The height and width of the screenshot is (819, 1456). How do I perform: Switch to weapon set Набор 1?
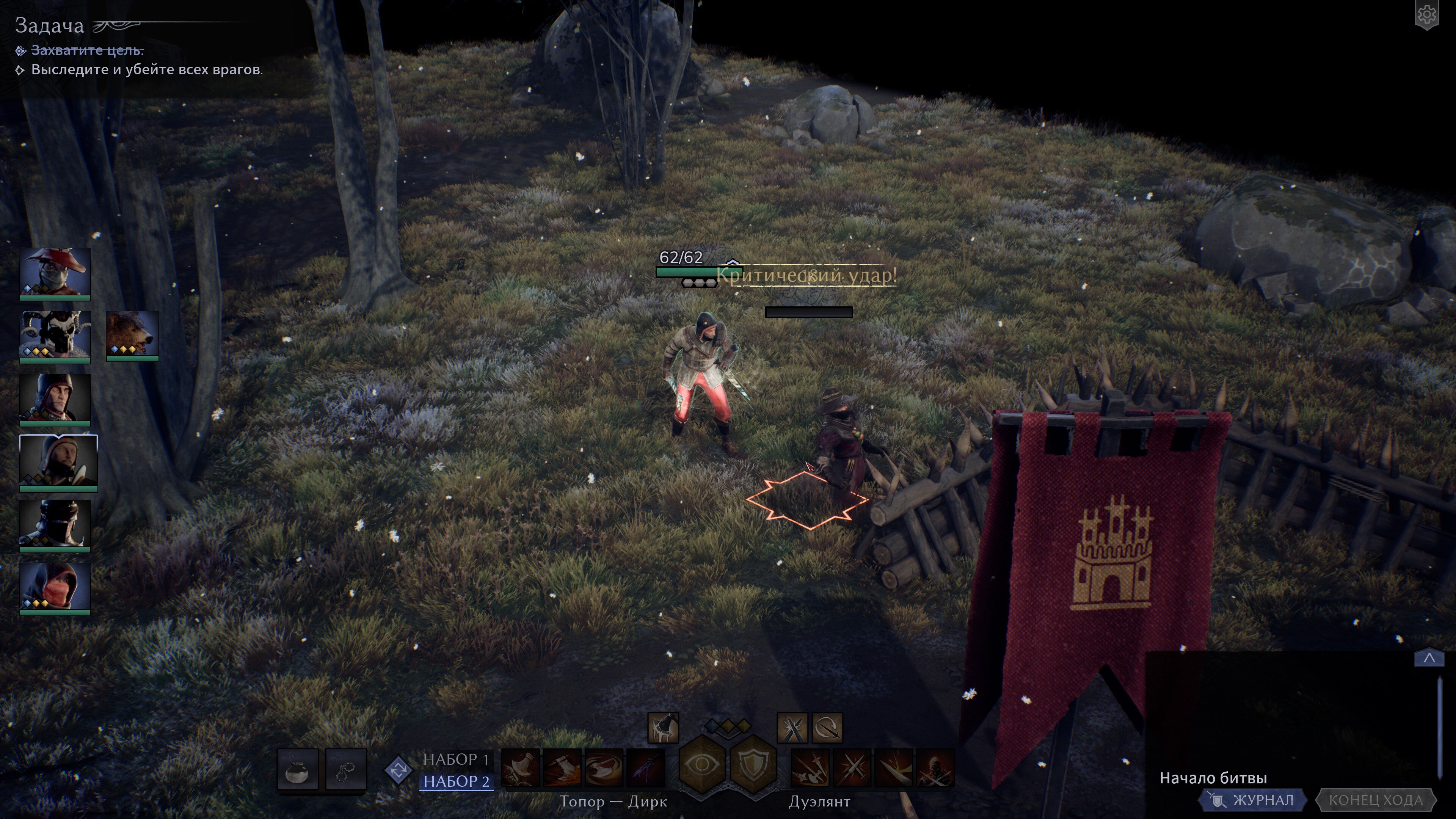(x=455, y=759)
